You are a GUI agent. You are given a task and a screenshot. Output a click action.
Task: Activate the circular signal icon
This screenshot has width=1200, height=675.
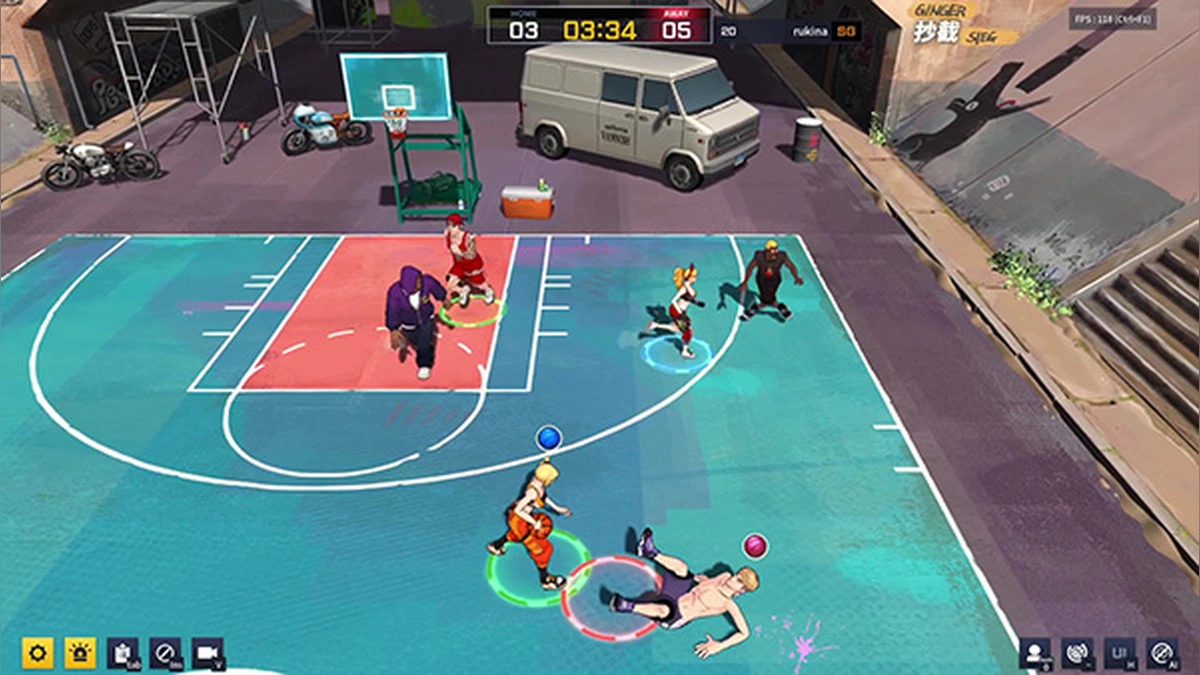pos(1077,653)
